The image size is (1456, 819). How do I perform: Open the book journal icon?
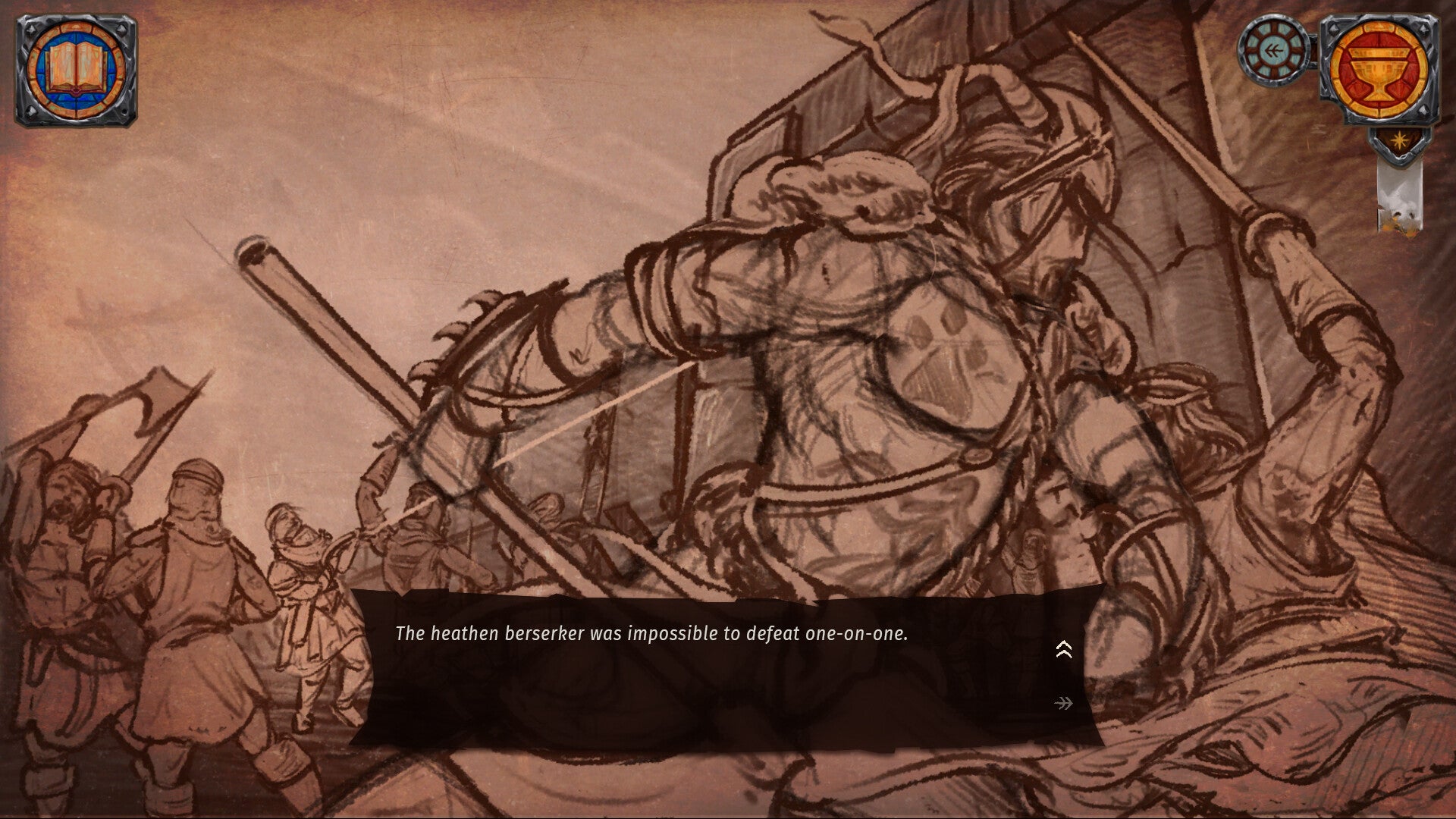point(75,71)
